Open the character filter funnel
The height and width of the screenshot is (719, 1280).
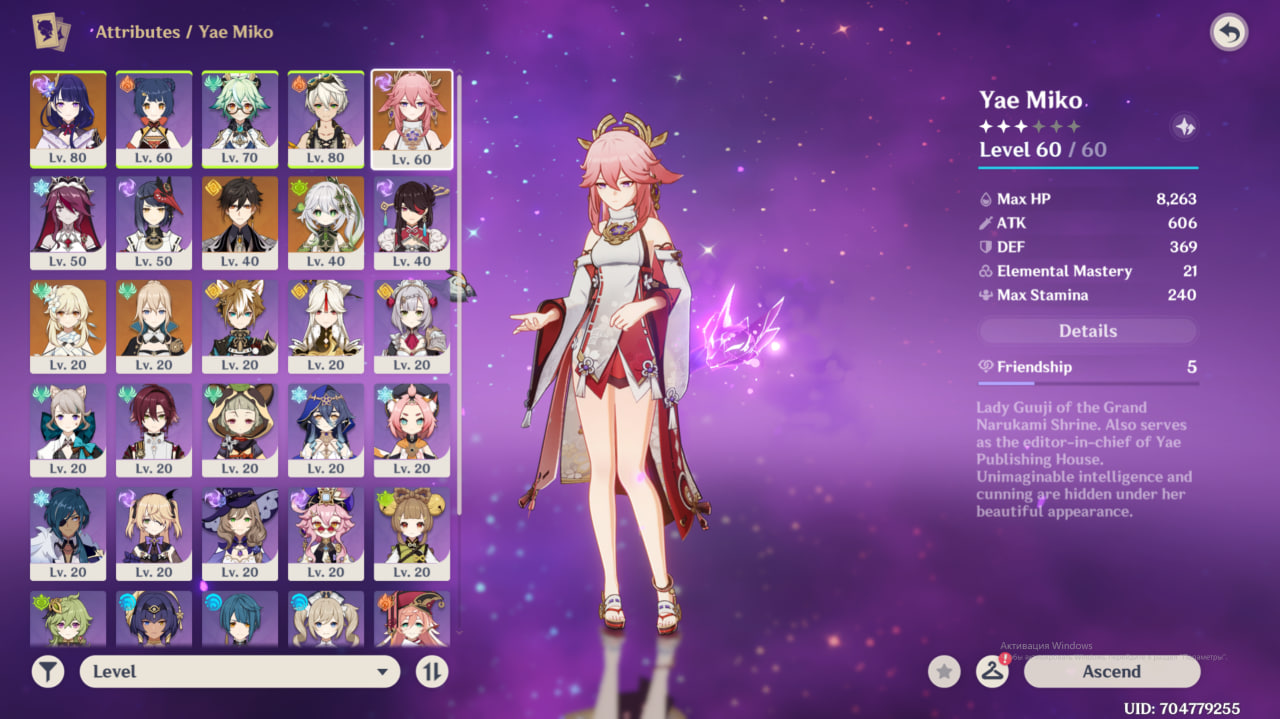[x=48, y=672]
